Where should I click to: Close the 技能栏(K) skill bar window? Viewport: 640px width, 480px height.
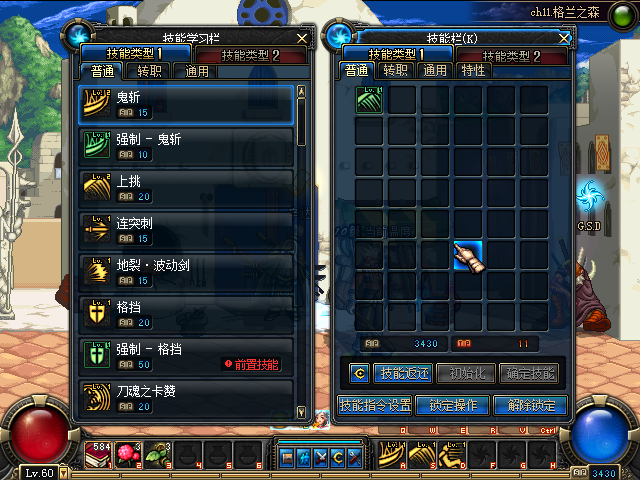[565, 37]
